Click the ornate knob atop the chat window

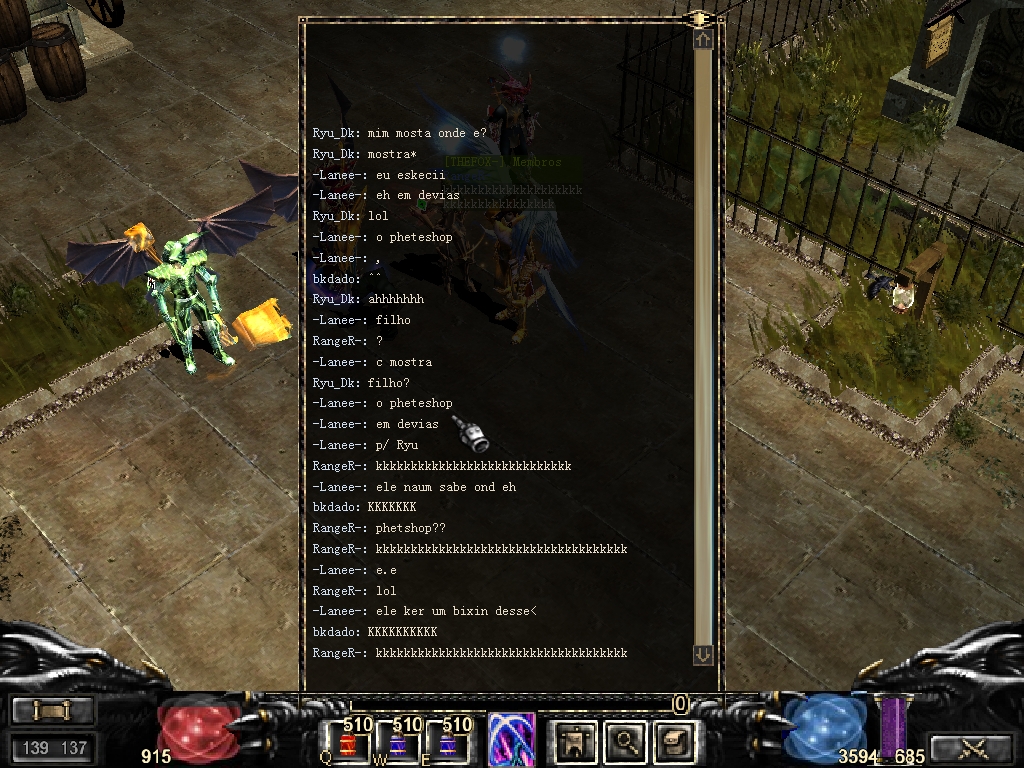click(x=700, y=18)
